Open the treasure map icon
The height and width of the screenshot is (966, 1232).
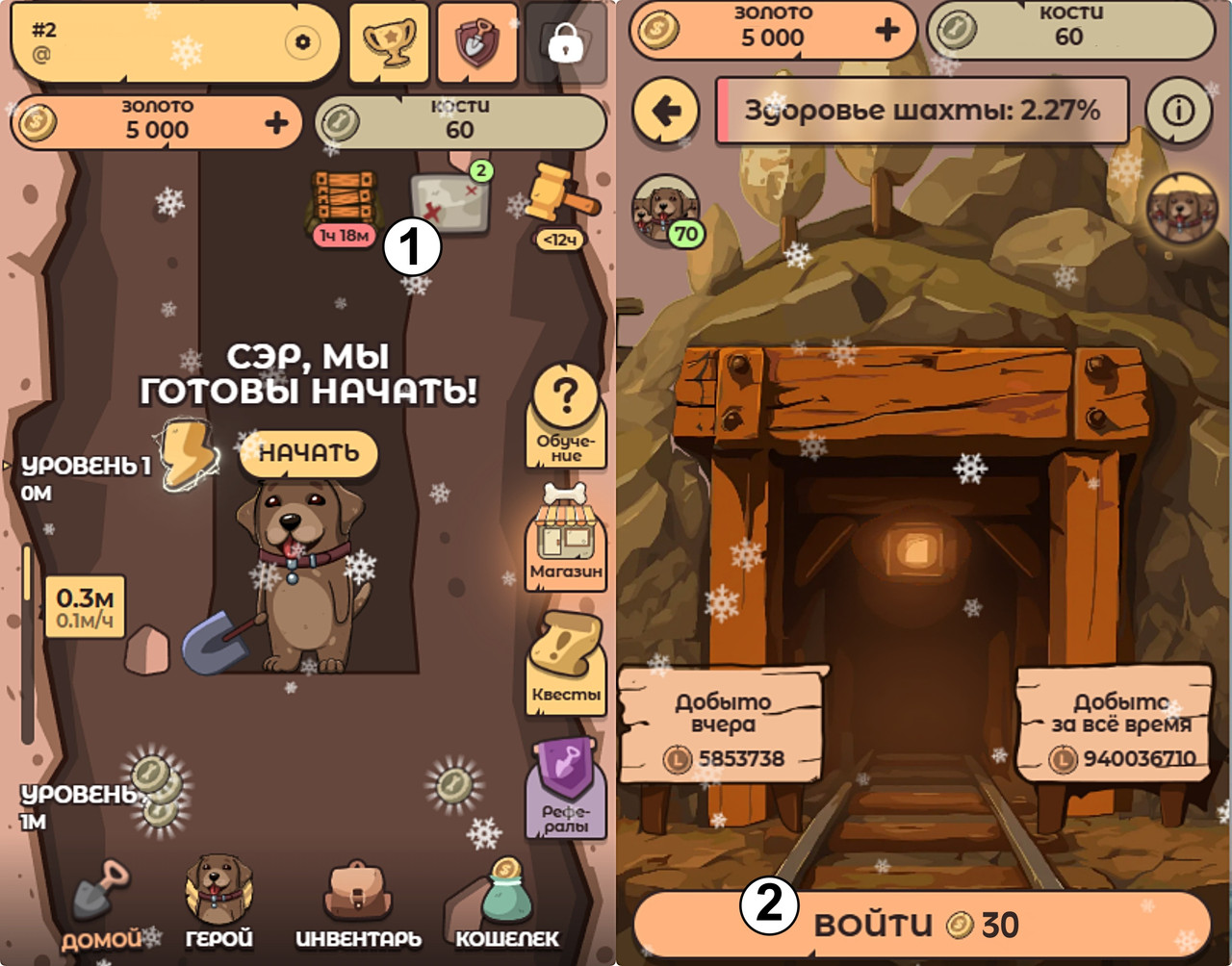(x=450, y=202)
